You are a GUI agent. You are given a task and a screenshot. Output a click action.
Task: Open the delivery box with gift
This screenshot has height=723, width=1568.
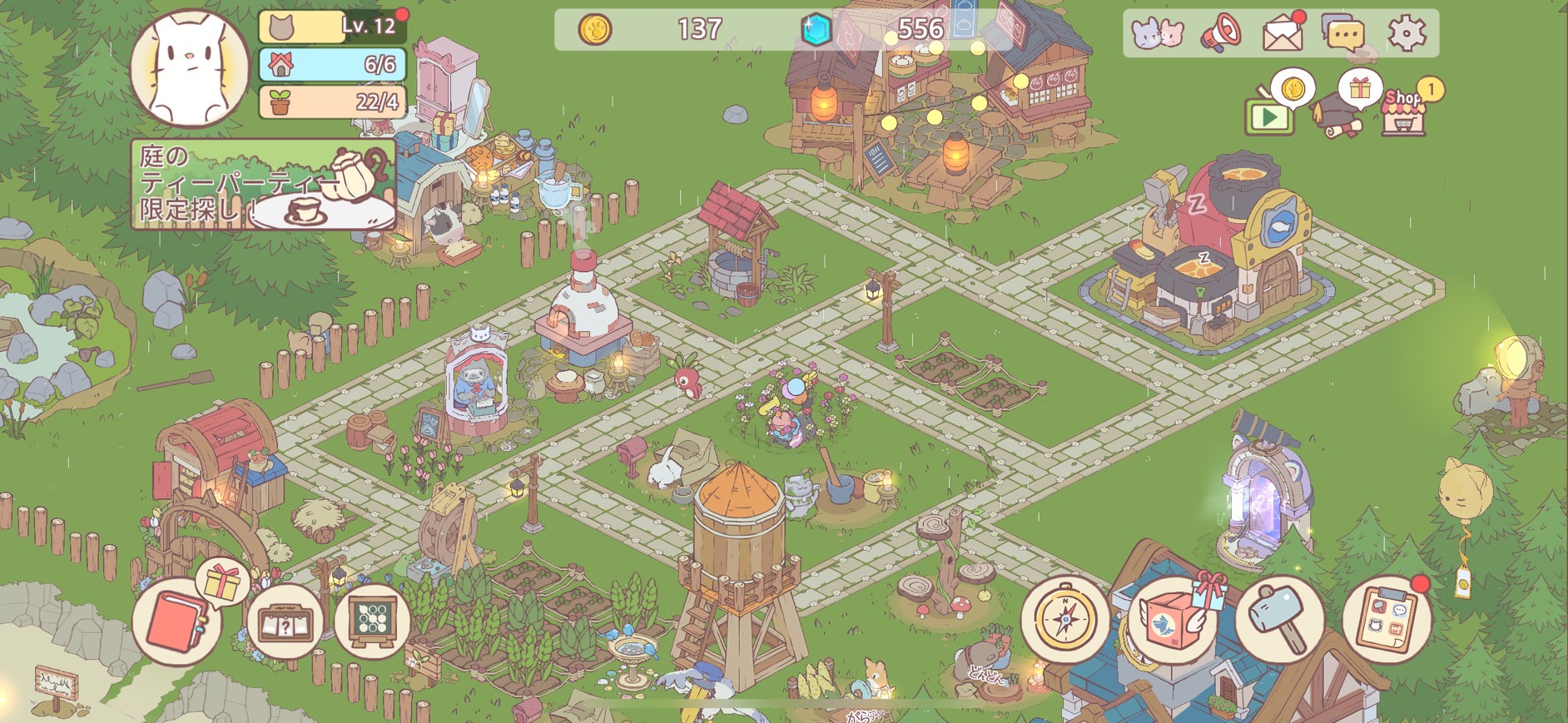tap(1173, 621)
